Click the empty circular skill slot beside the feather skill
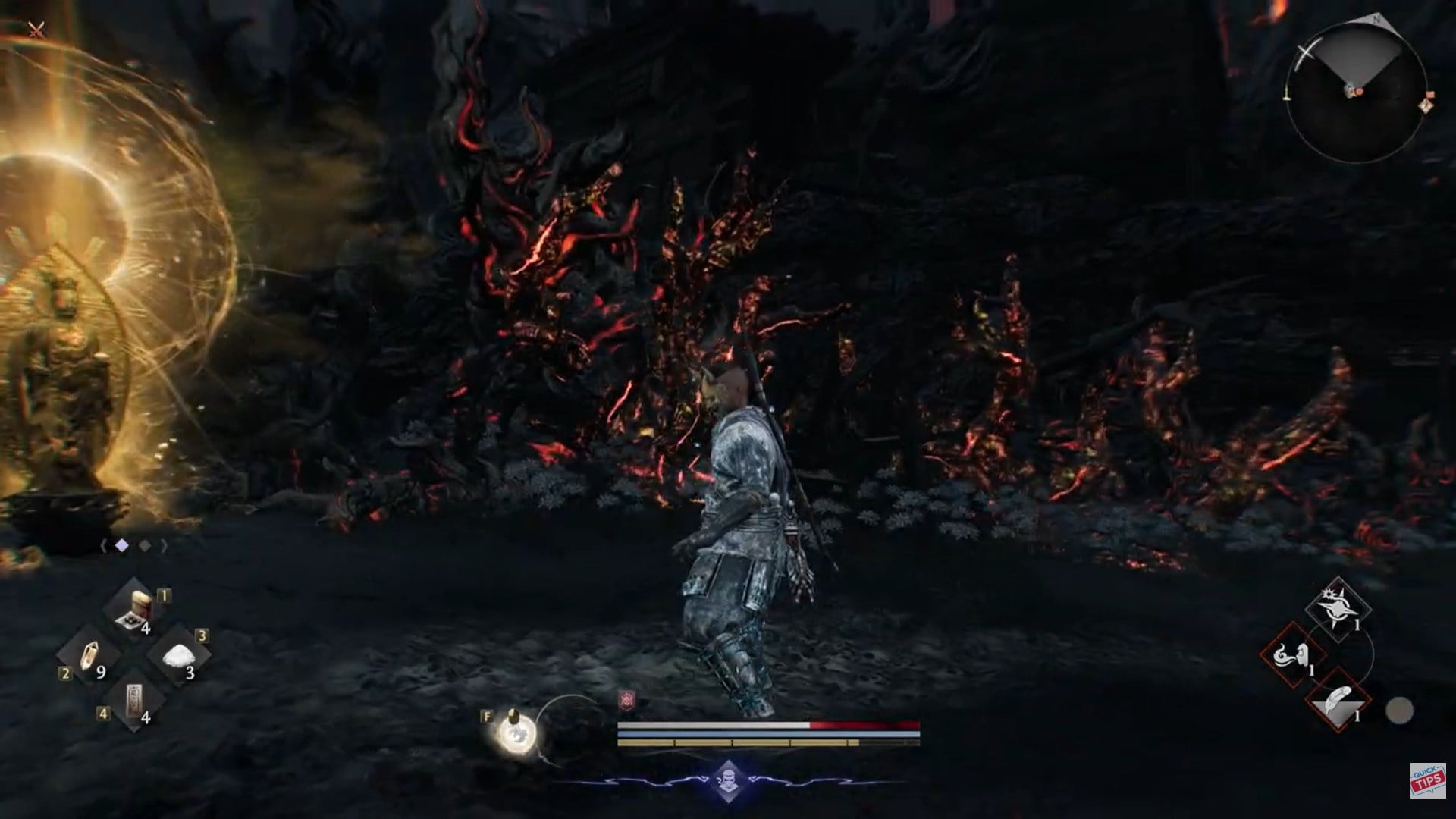The image size is (1456, 819). [x=1401, y=711]
